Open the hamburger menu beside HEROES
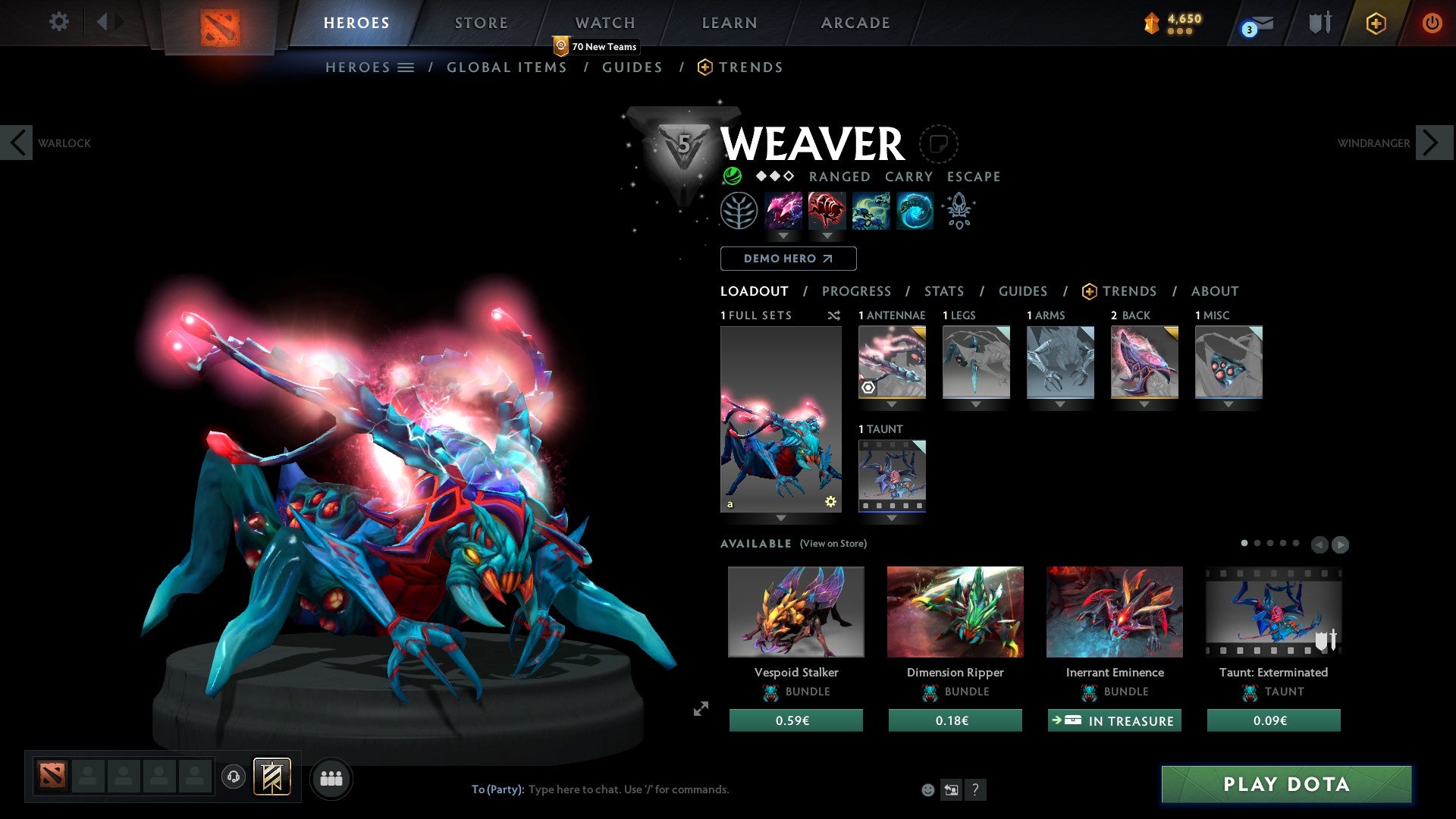1456x819 pixels. click(407, 67)
